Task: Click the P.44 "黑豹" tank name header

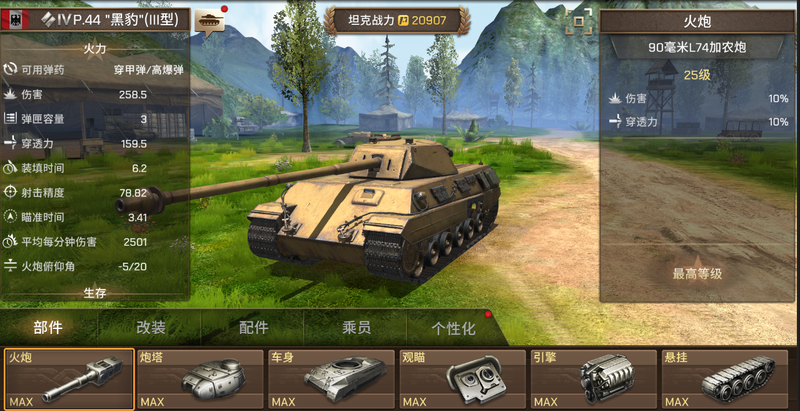Action: (110, 19)
